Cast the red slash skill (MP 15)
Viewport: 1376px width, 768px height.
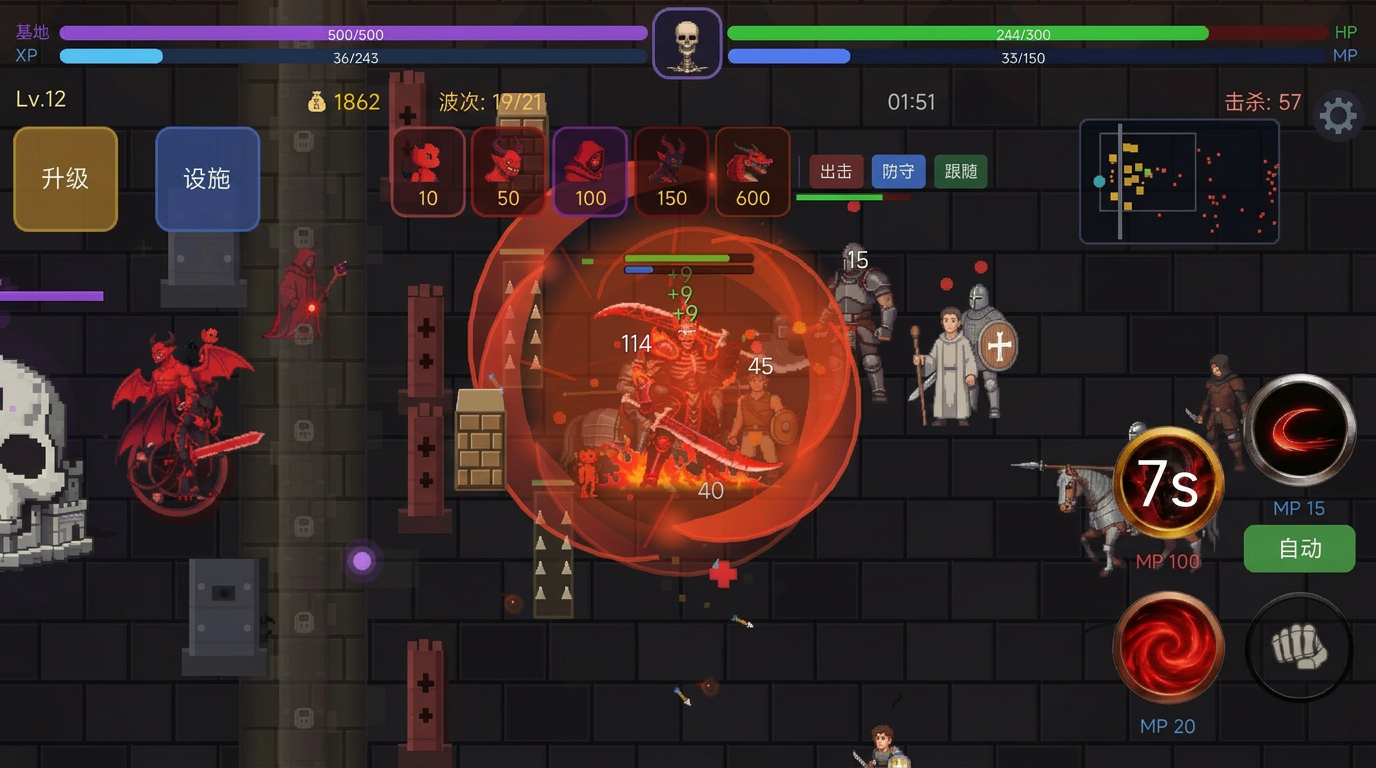[x=1299, y=431]
